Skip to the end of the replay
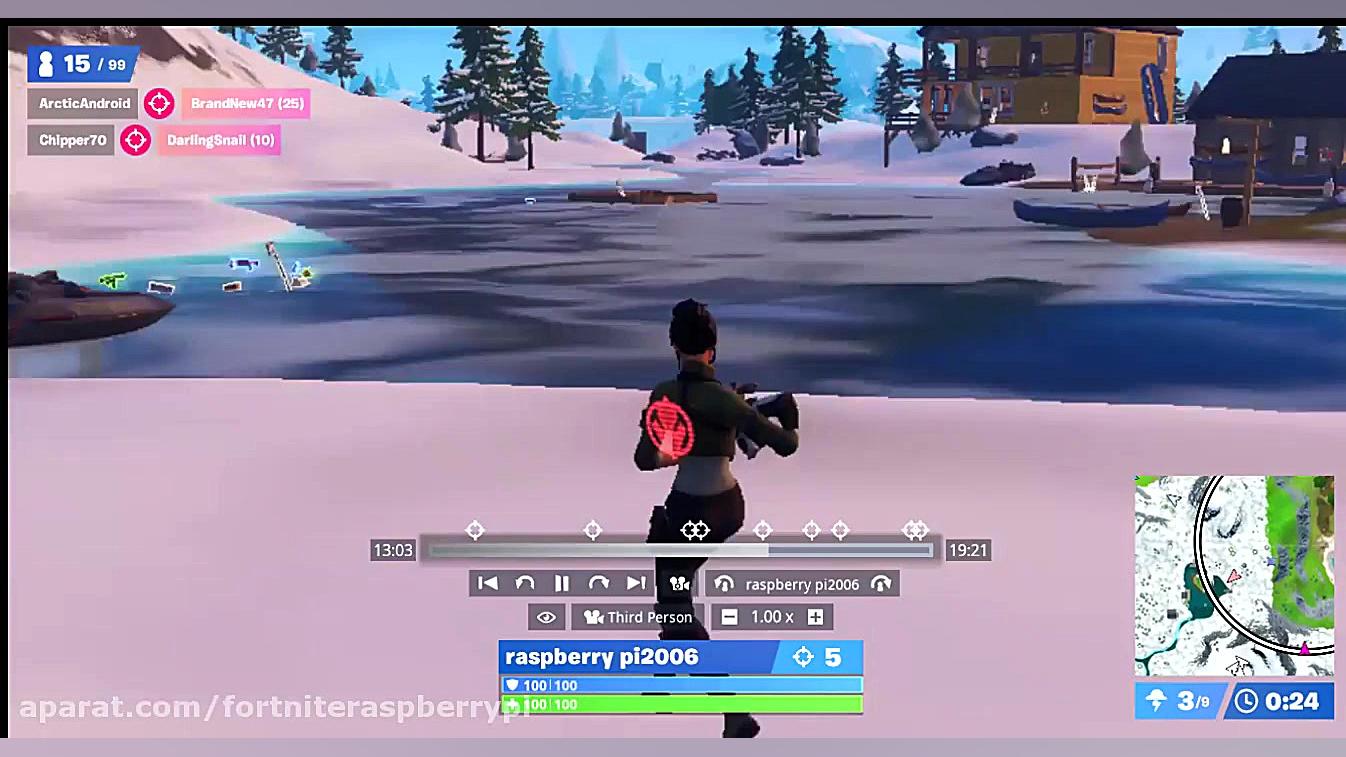The image size is (1346, 757). 637,583
